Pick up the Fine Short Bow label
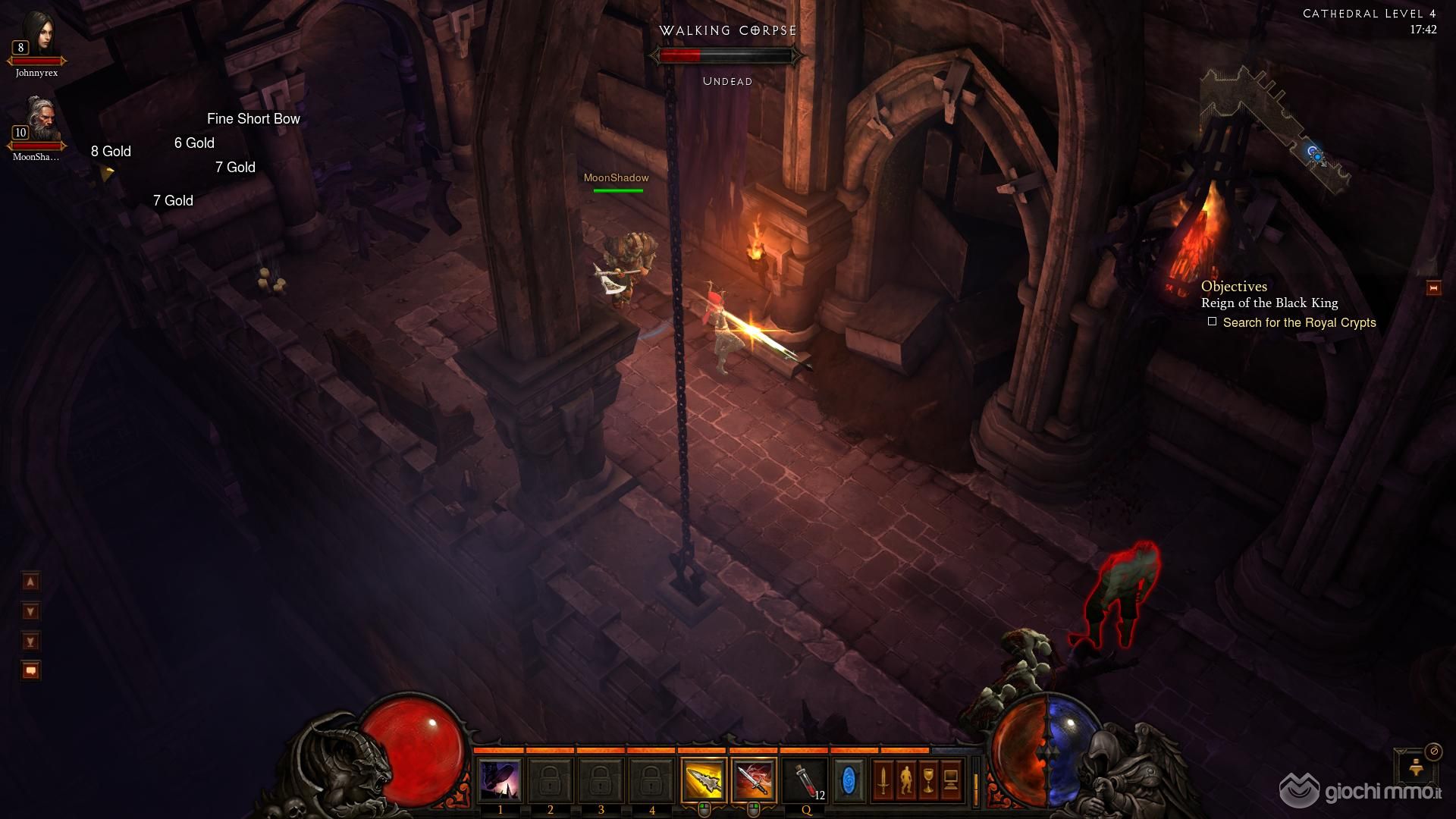 pyautogui.click(x=253, y=119)
